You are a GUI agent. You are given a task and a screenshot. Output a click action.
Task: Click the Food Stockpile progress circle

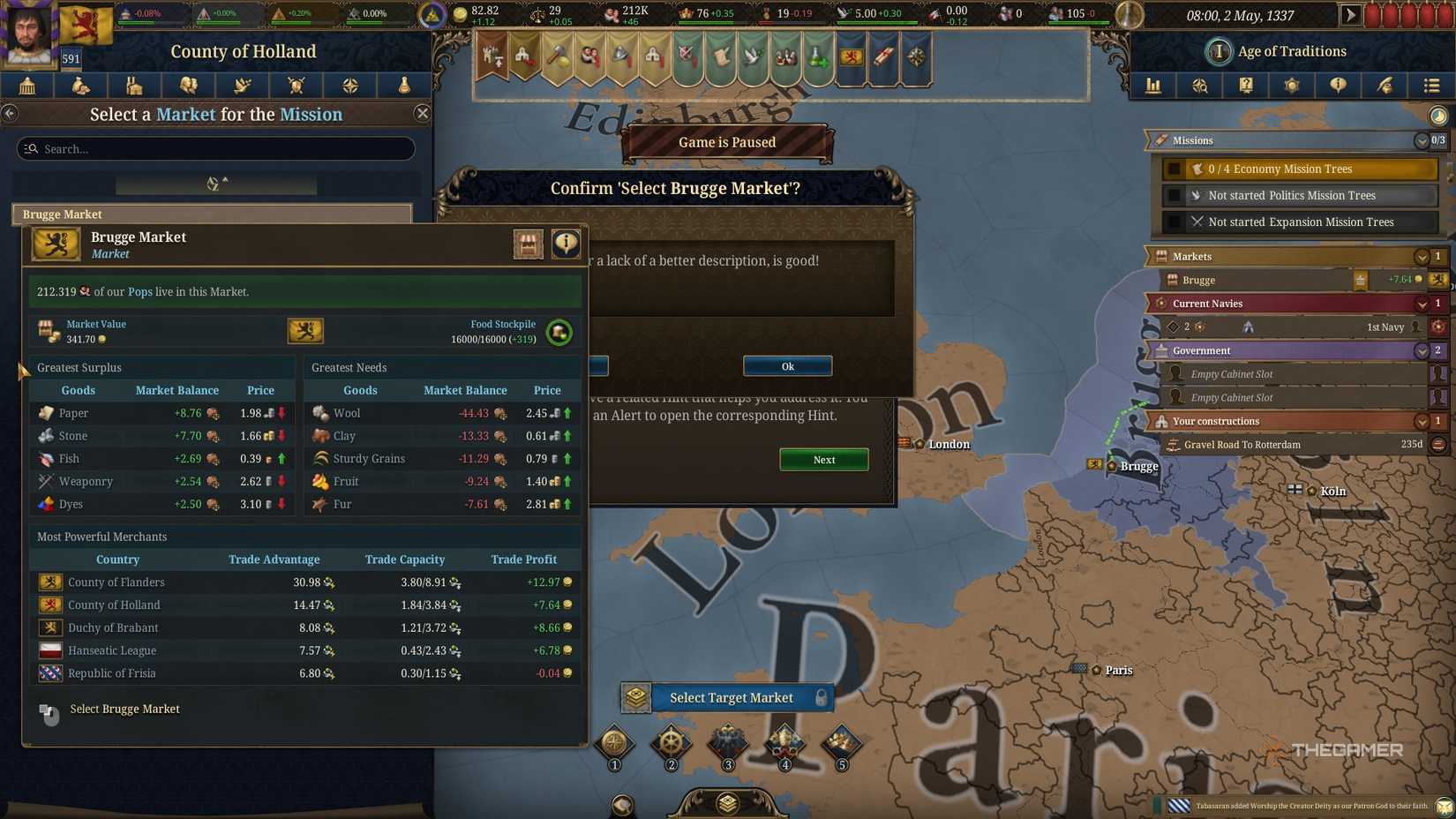click(559, 333)
